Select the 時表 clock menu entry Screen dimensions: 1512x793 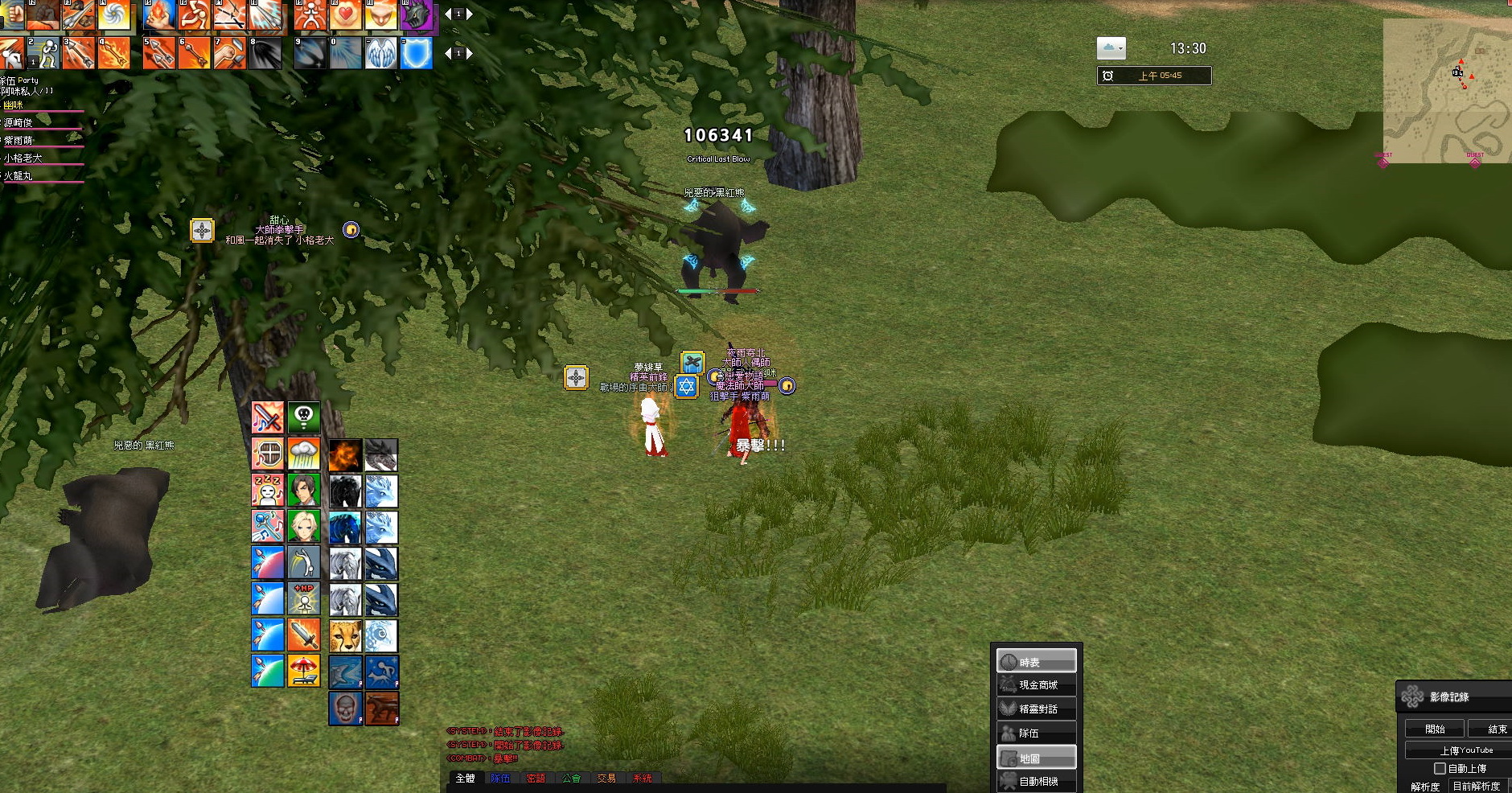1037,662
